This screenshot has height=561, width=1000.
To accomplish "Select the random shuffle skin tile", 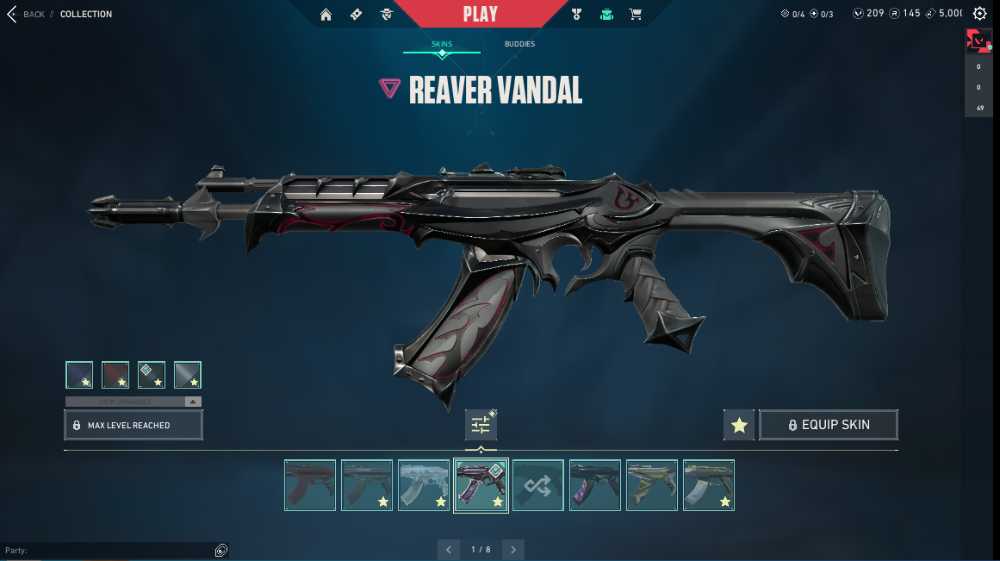I will [538, 485].
